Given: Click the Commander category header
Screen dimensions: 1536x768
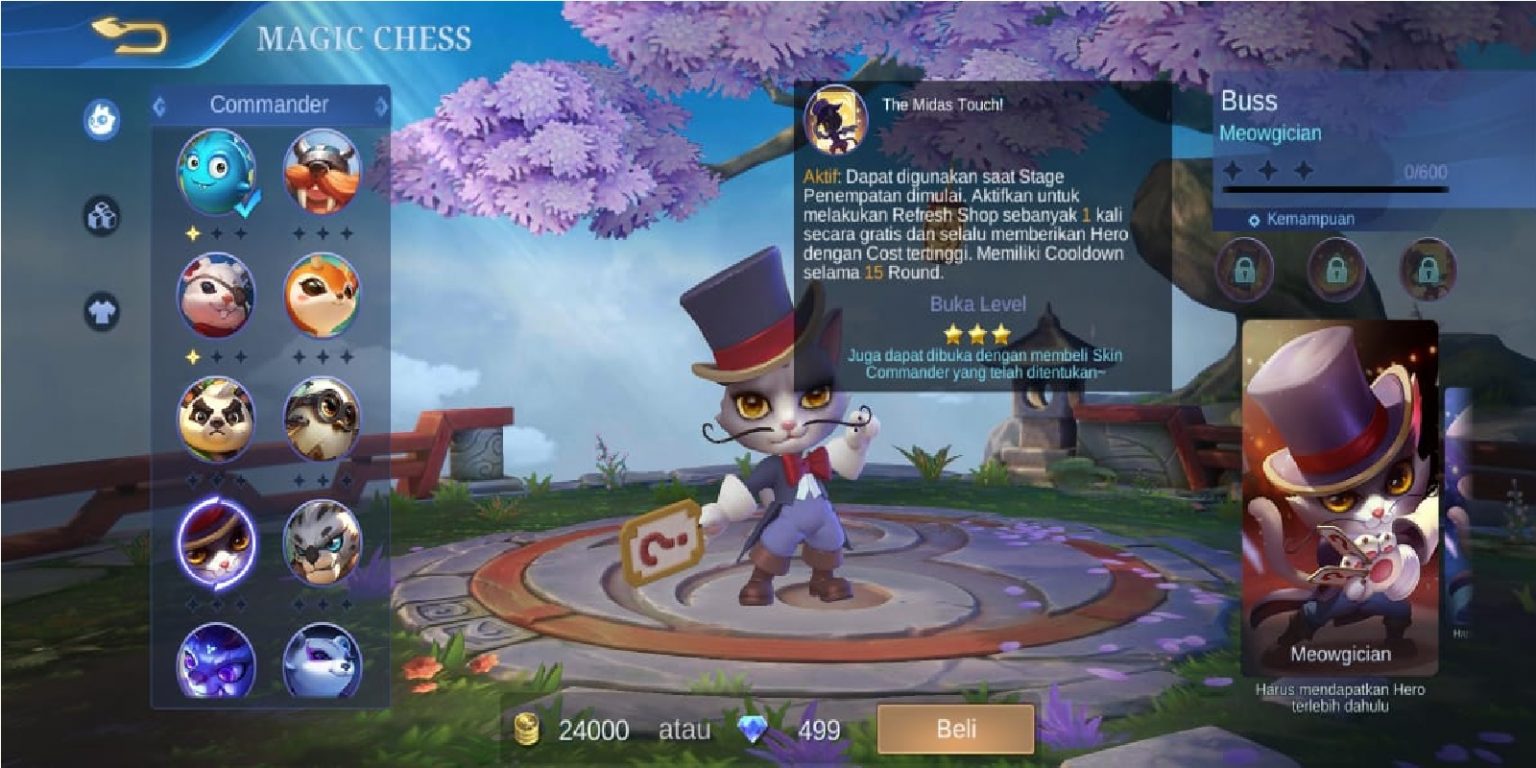Looking at the screenshot, I should (270, 103).
